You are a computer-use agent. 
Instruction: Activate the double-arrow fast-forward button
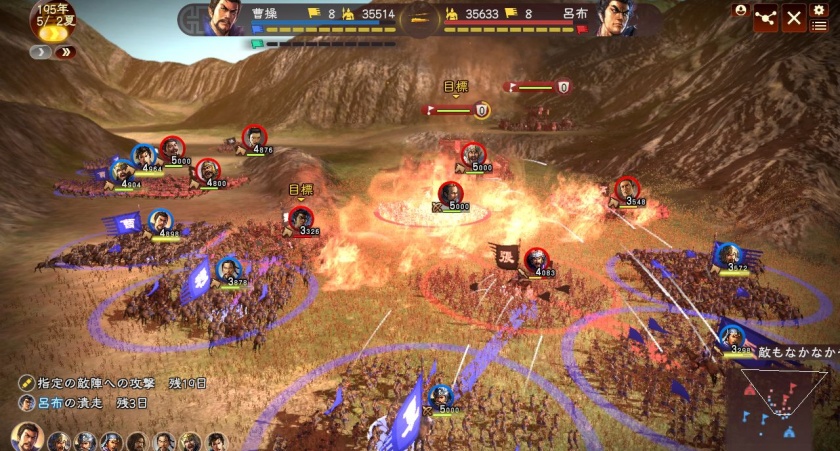66,52
